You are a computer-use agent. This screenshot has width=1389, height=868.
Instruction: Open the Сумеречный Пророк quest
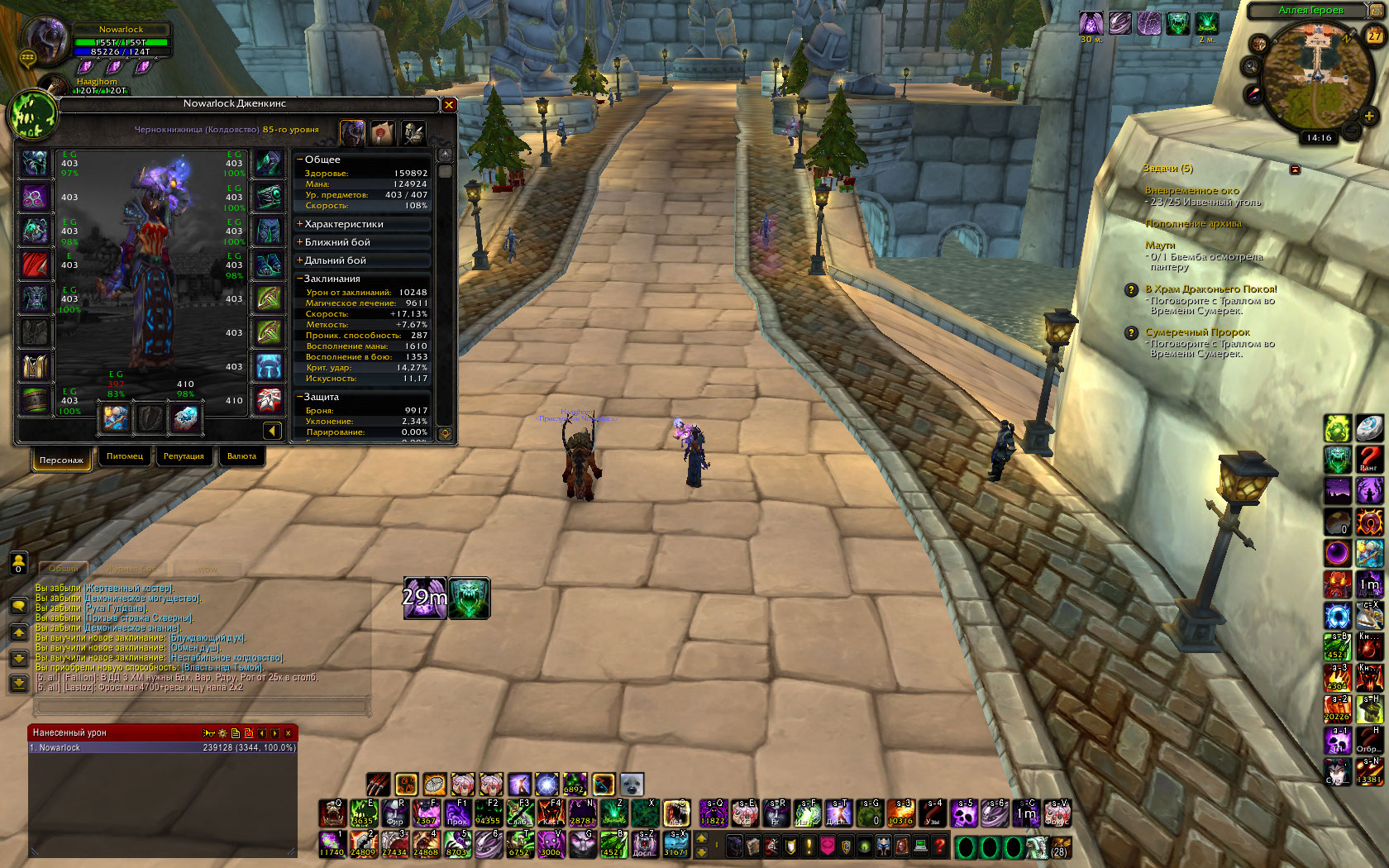click(1197, 332)
